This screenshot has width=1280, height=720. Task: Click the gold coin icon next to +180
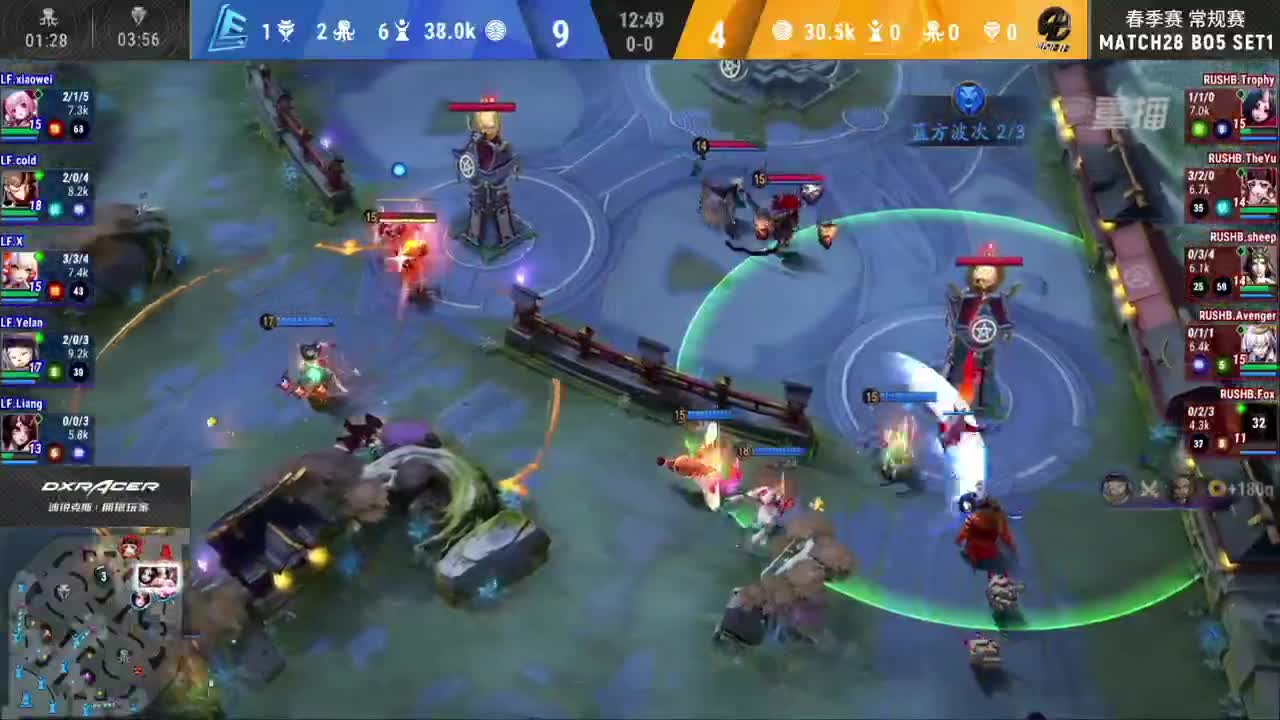pyautogui.click(x=1218, y=488)
